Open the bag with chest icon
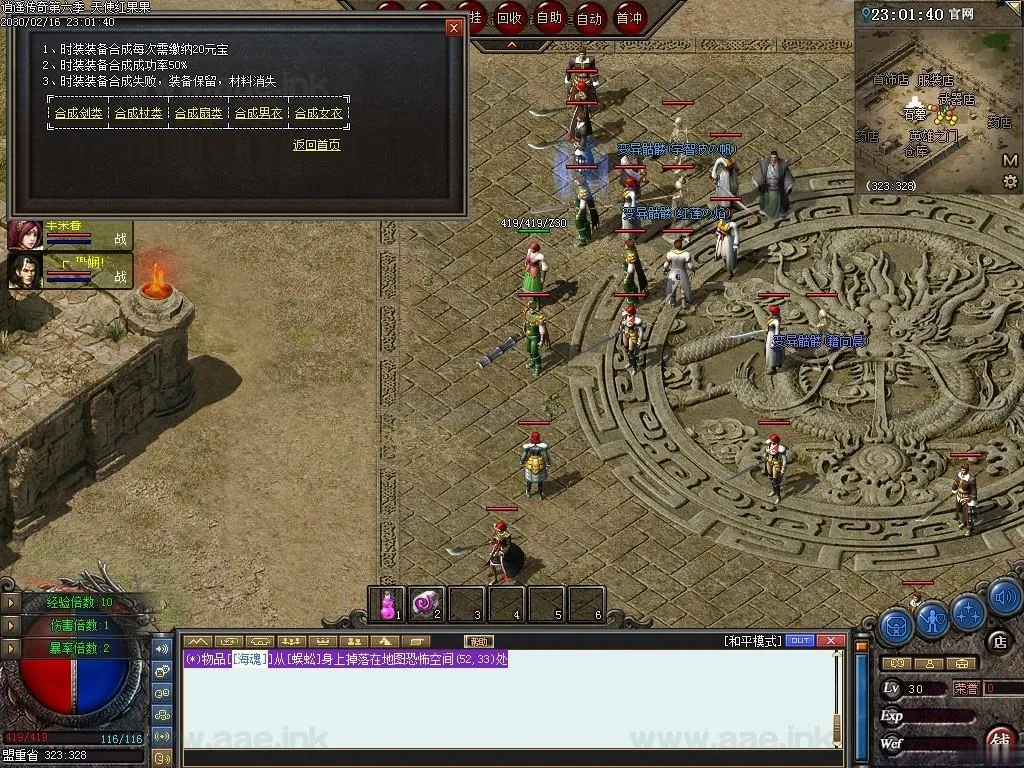1024x768 pixels. pyautogui.click(x=895, y=627)
